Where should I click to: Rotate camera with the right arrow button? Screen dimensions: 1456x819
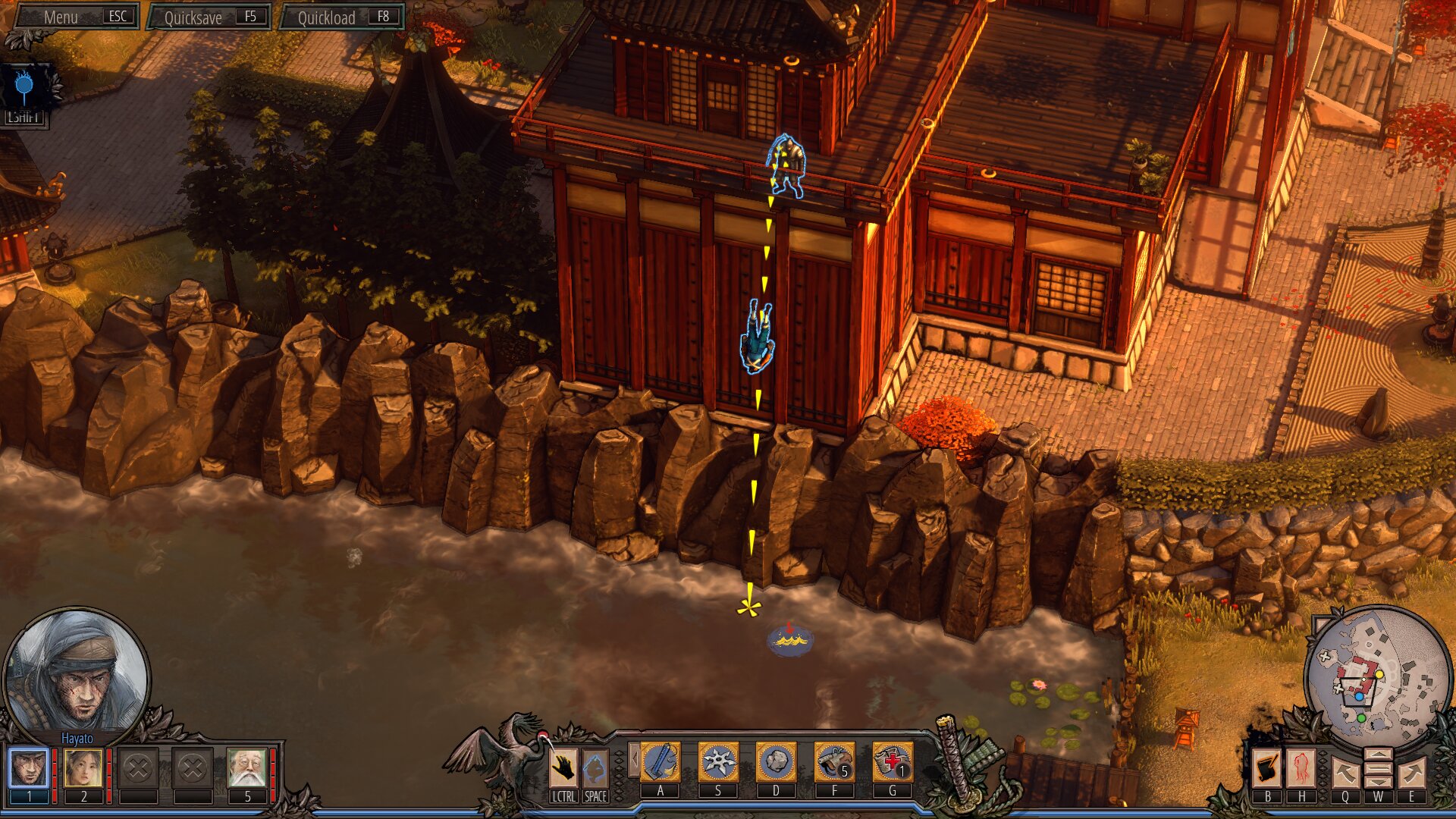pos(1411,773)
